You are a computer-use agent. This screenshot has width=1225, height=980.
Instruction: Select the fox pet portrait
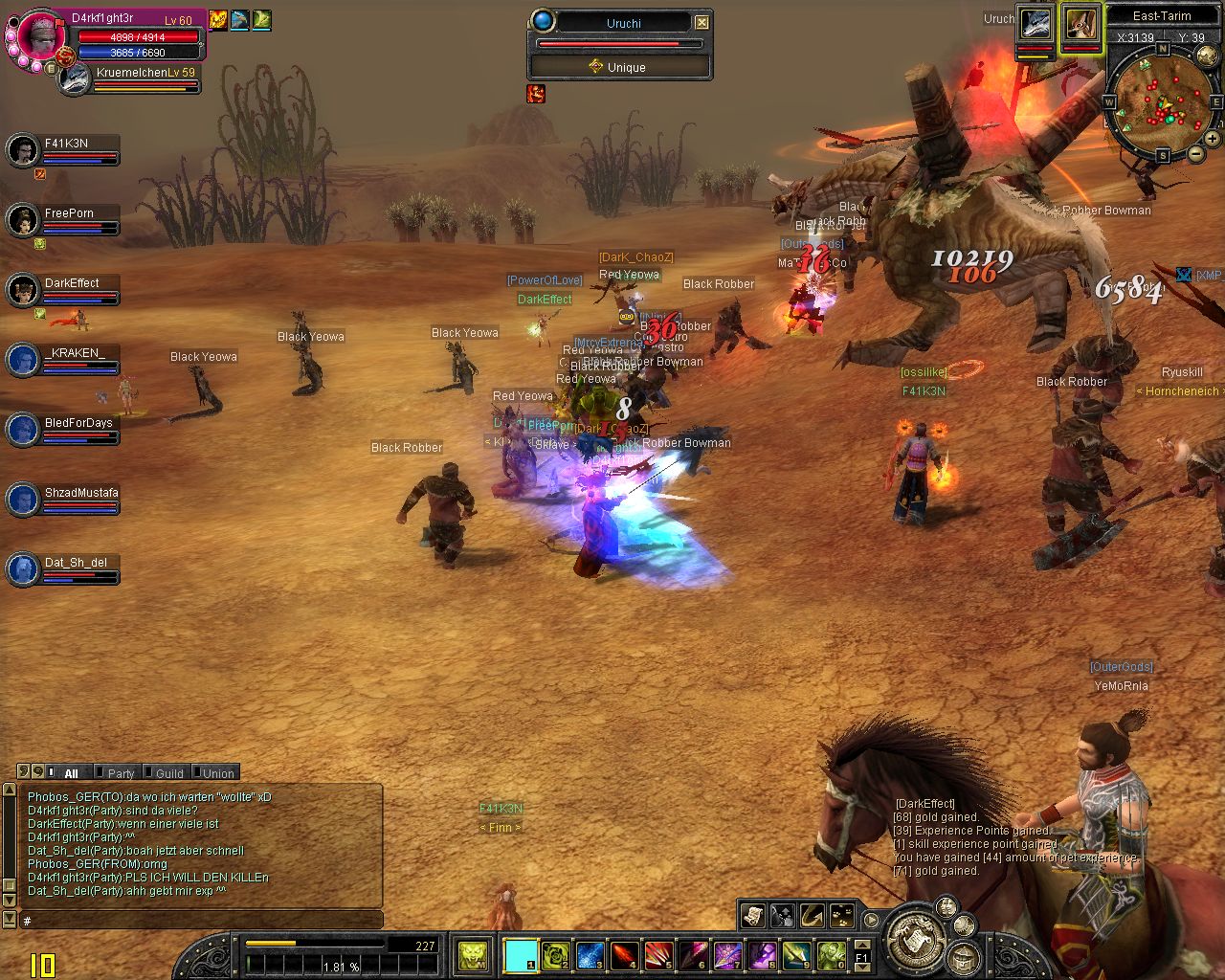pos(1080,24)
